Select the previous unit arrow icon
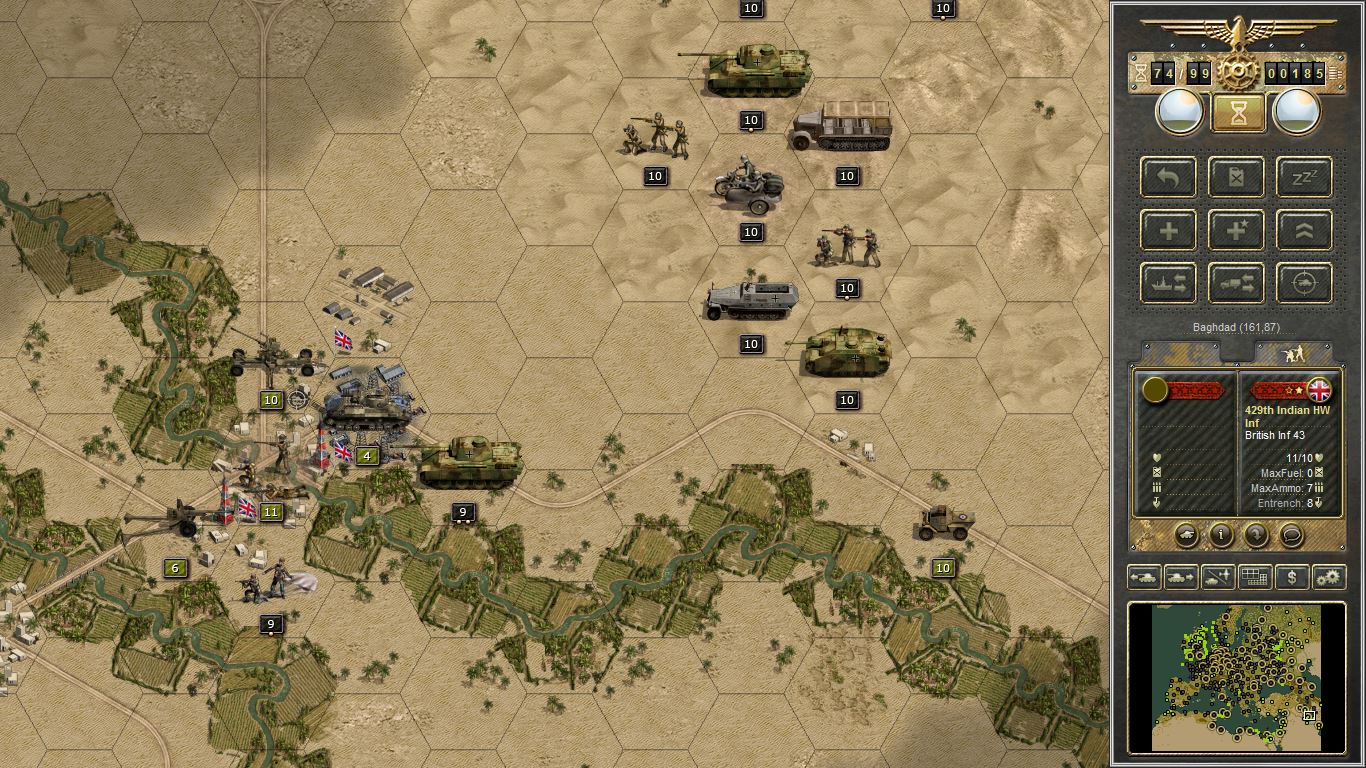The height and width of the screenshot is (768, 1366). coord(1143,577)
